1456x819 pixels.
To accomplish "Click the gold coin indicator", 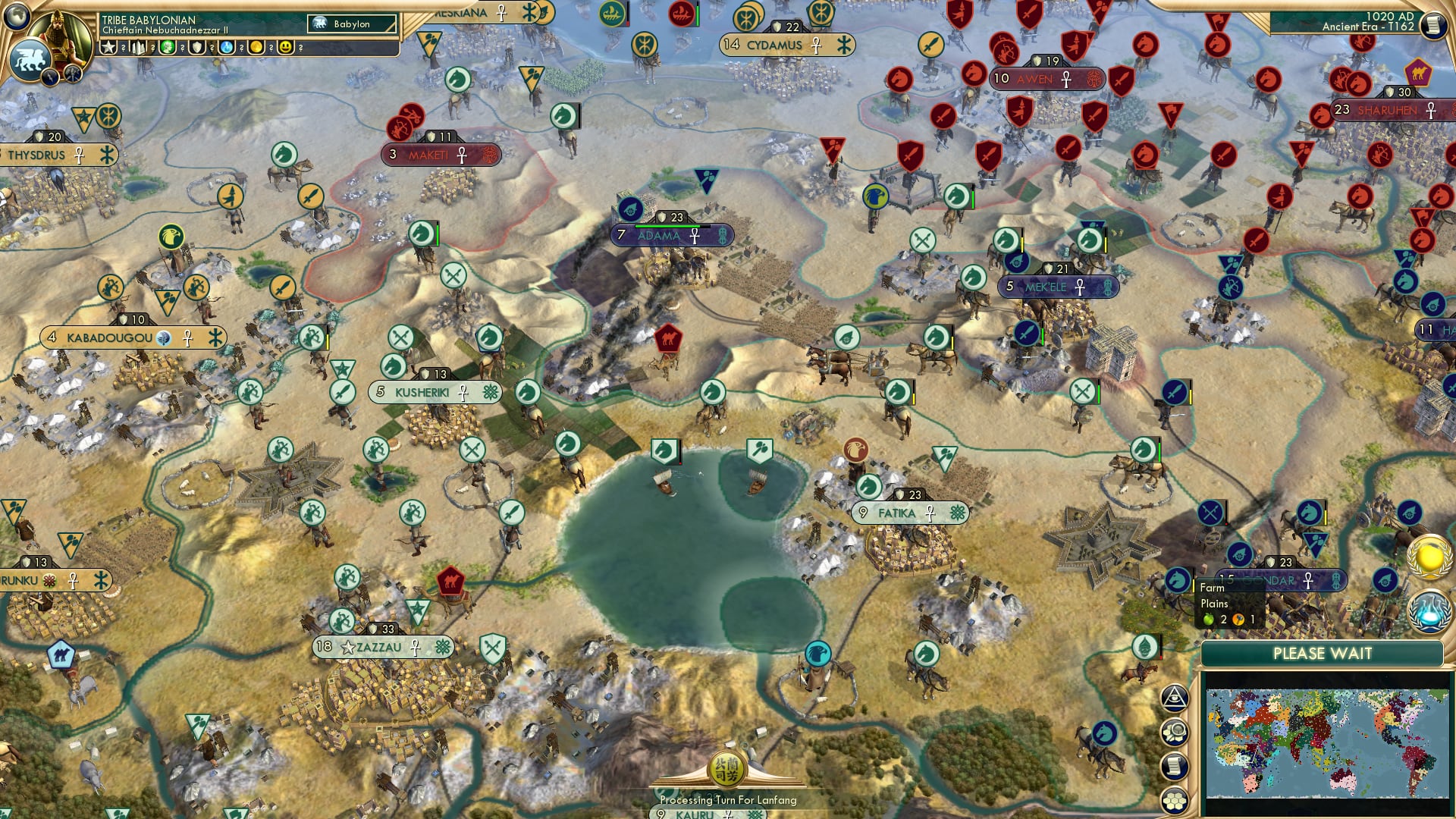I will coord(256,48).
